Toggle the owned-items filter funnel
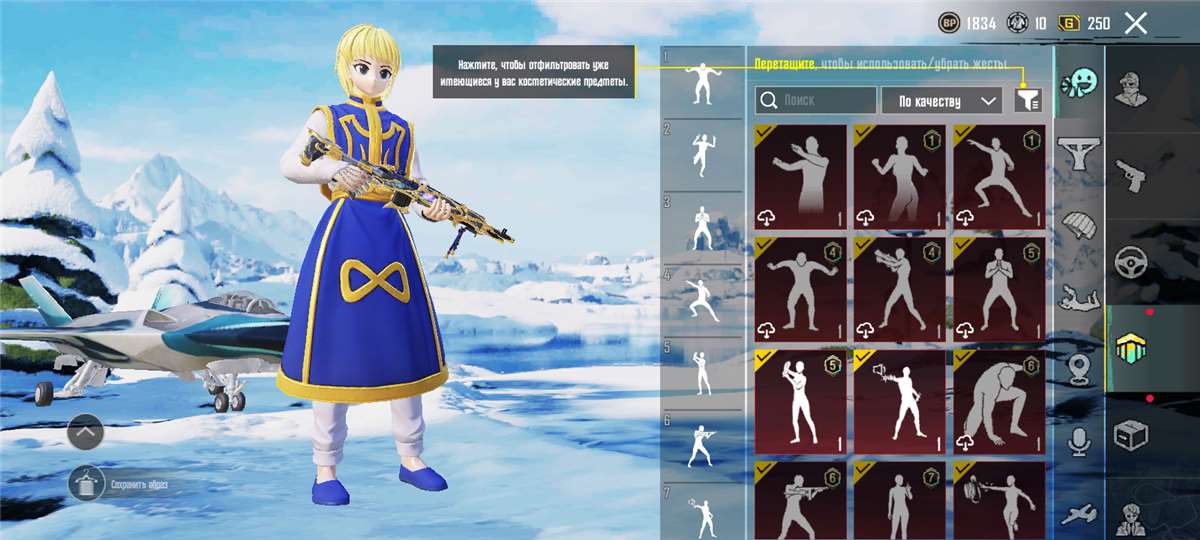This screenshot has height=540, width=1200. tap(1026, 99)
